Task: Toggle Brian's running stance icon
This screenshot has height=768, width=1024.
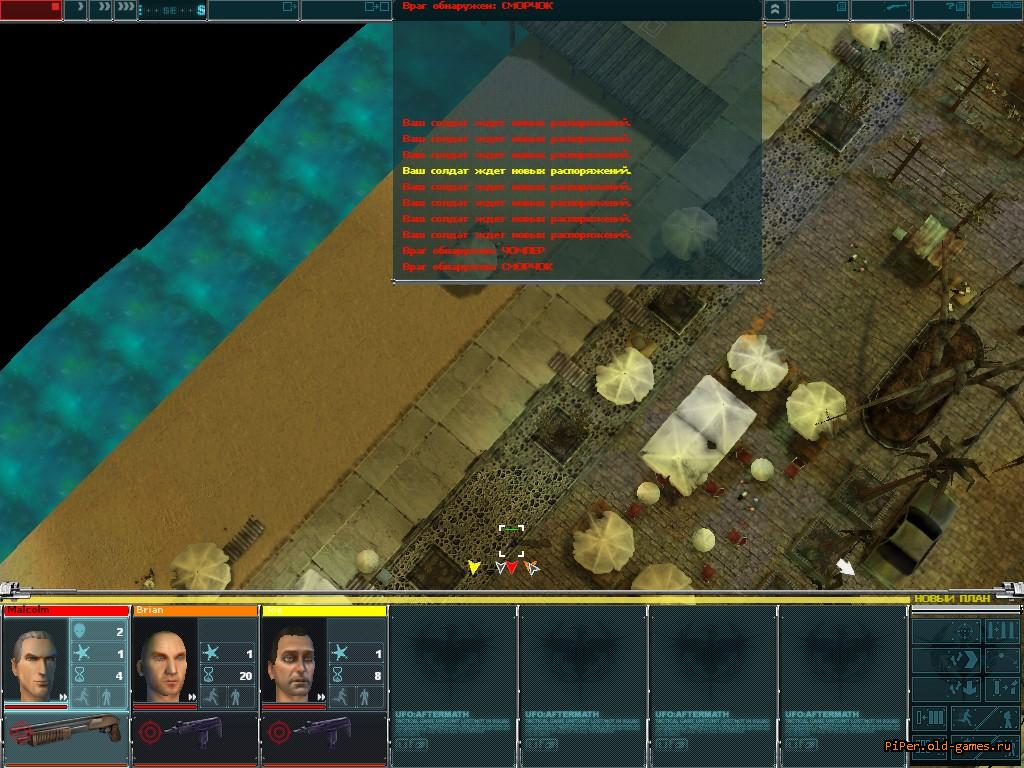Action: [212, 697]
